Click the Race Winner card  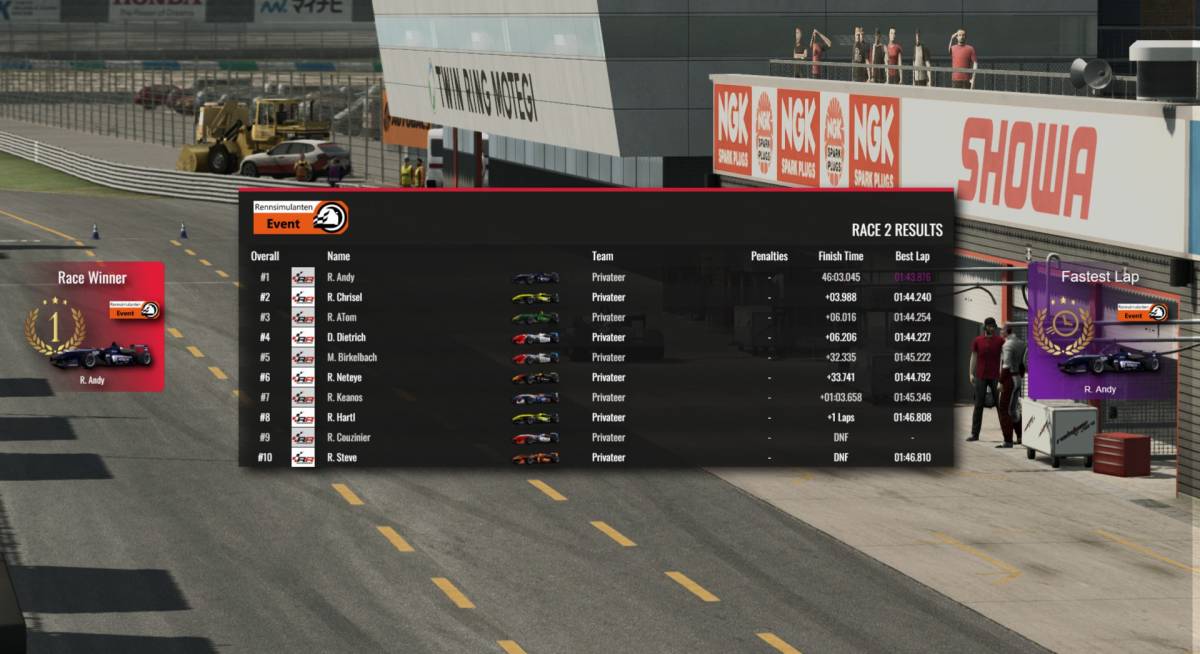tap(92, 327)
